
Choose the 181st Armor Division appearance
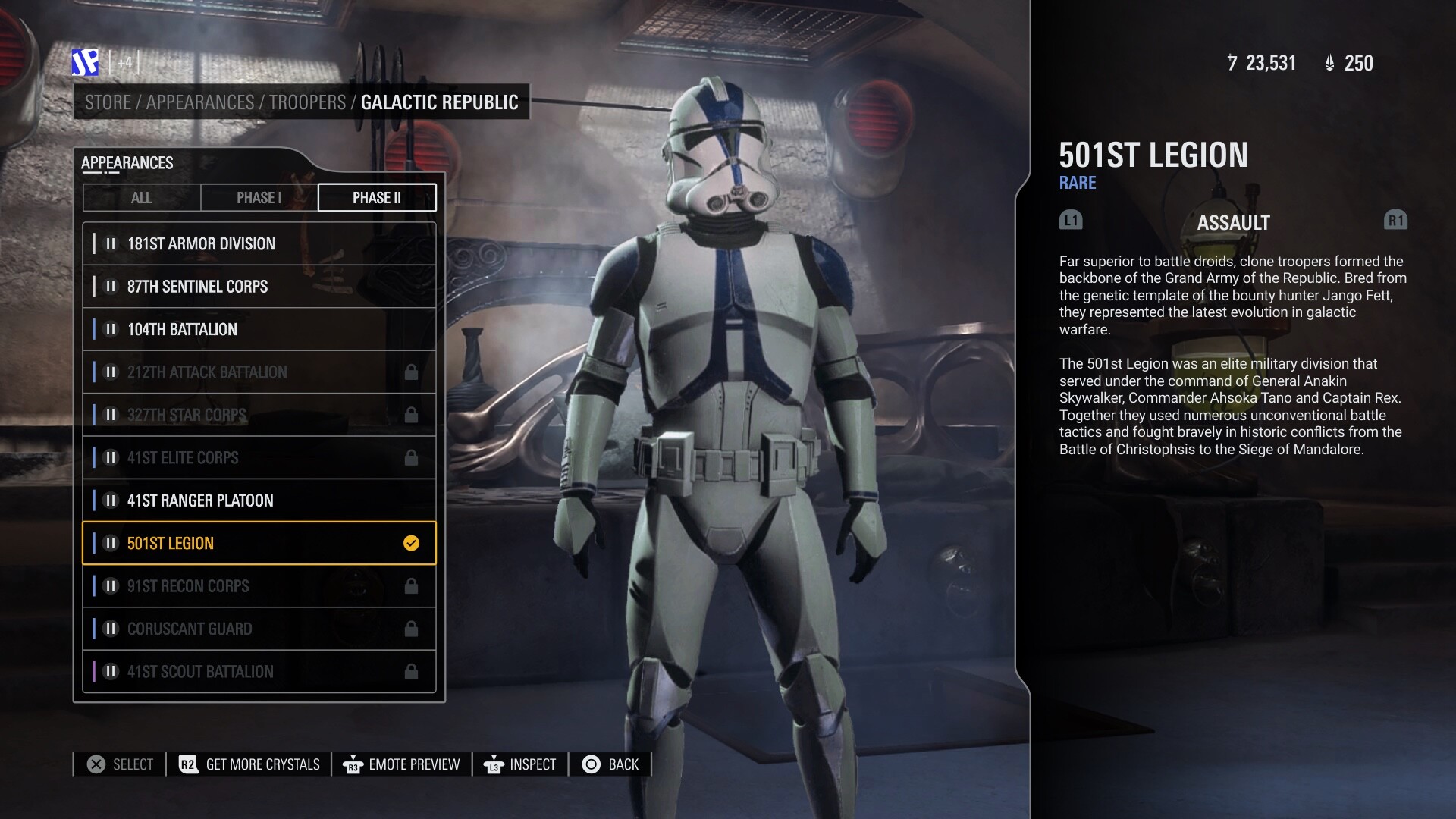click(x=259, y=244)
